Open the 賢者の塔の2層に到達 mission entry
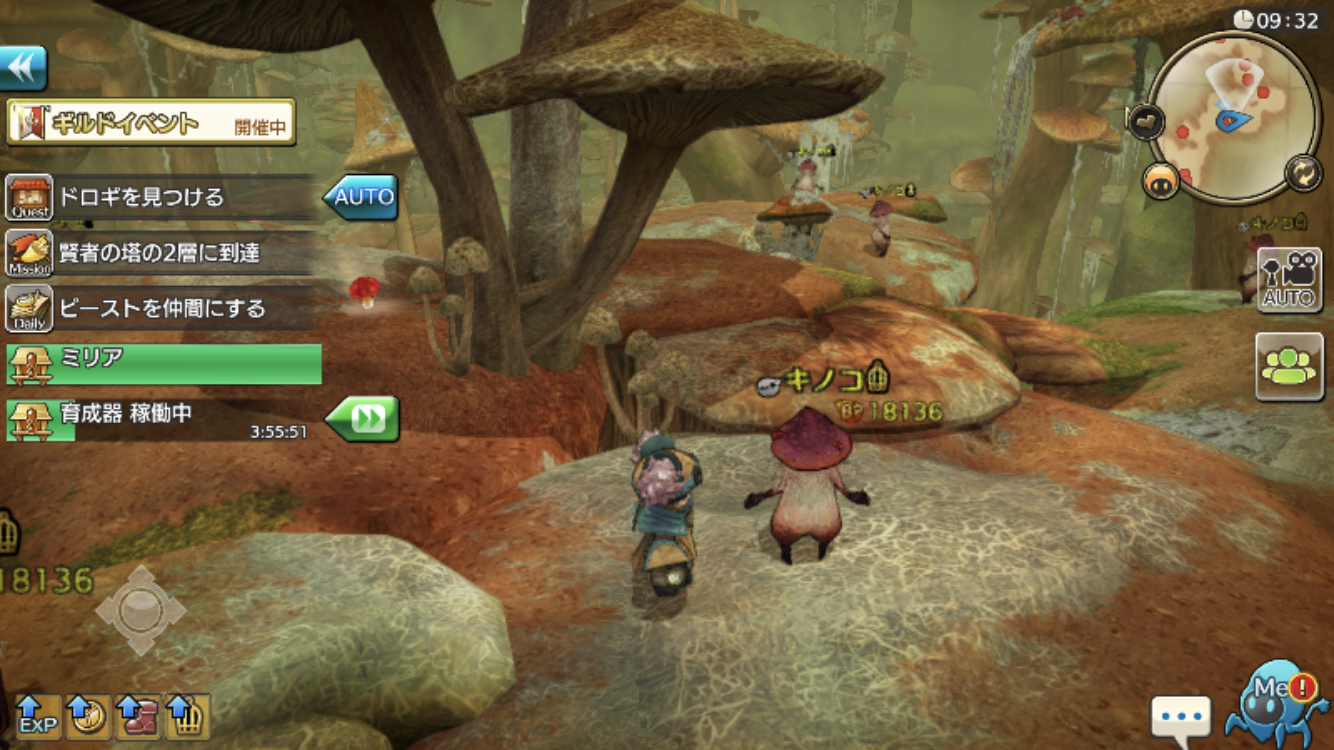Viewport: 1334px width, 750px height. point(160,253)
